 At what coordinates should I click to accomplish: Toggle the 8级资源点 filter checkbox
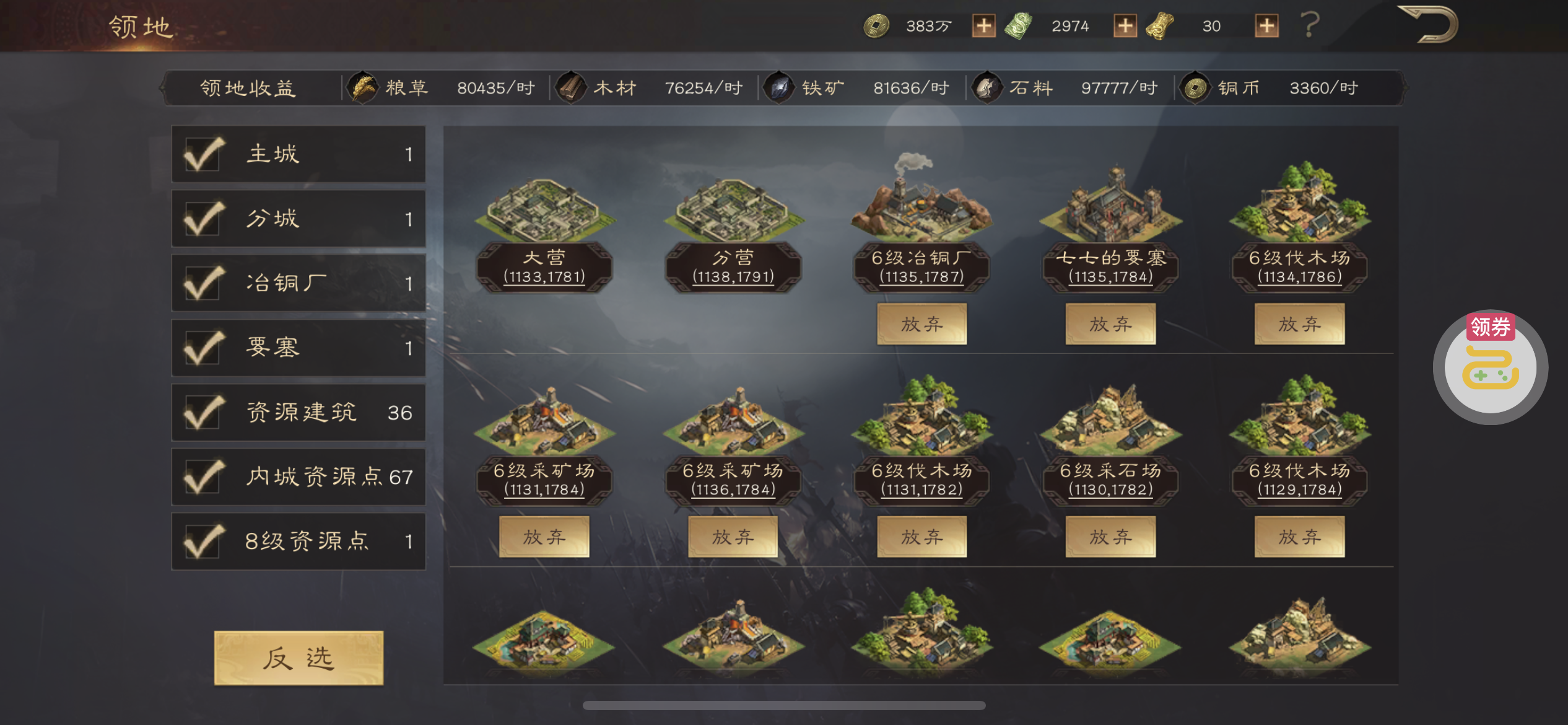(203, 541)
